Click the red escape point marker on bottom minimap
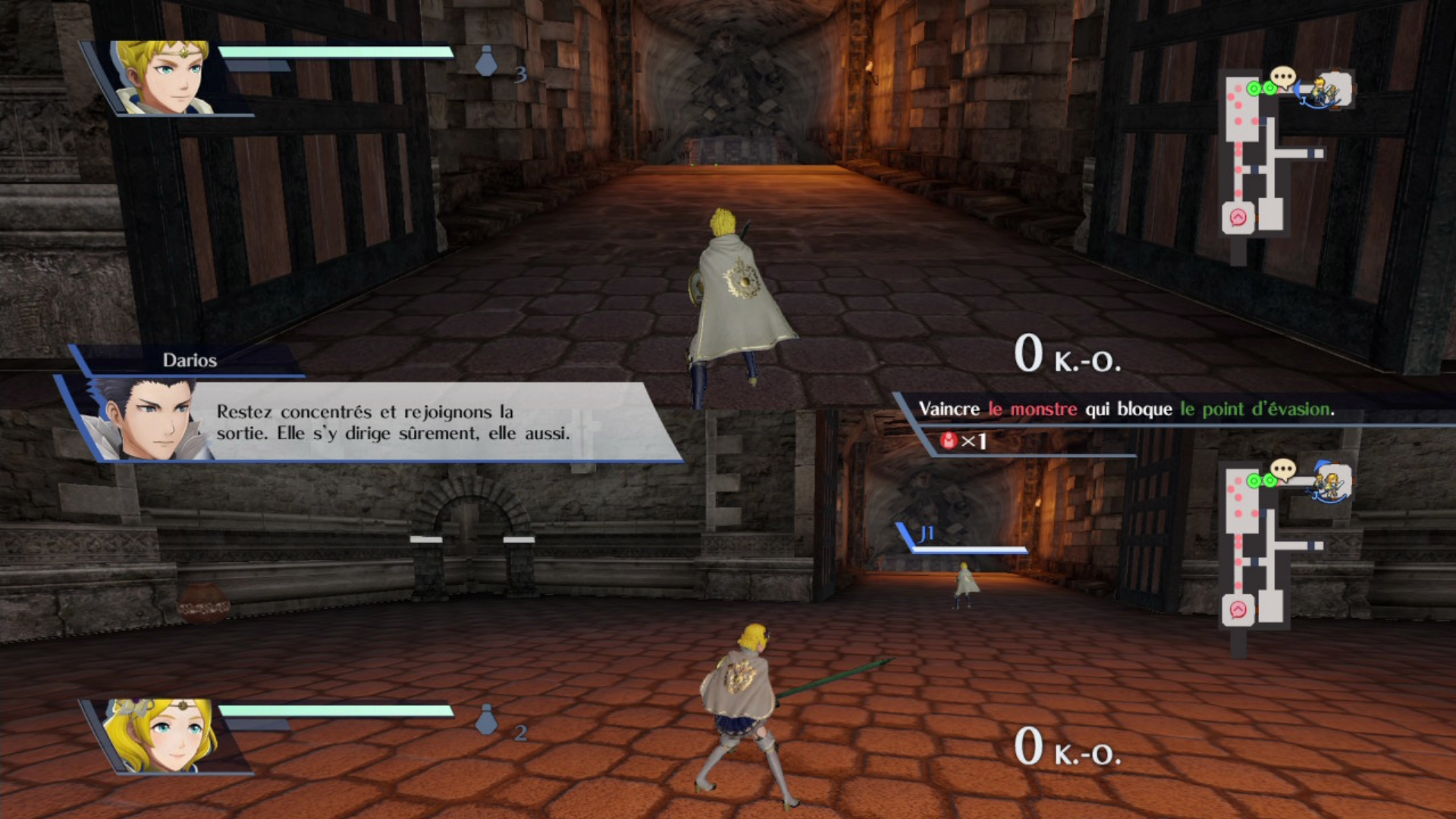 tap(1238, 610)
